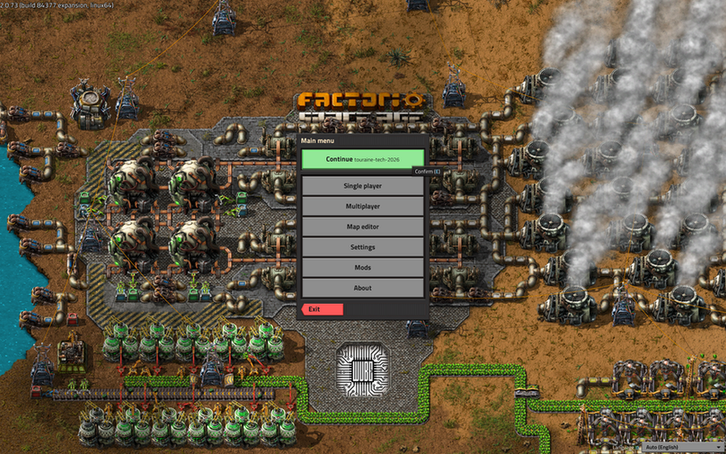Image resolution: width=726 pixels, height=454 pixels.
Task: Launch the Map editor
Action: 362,227
